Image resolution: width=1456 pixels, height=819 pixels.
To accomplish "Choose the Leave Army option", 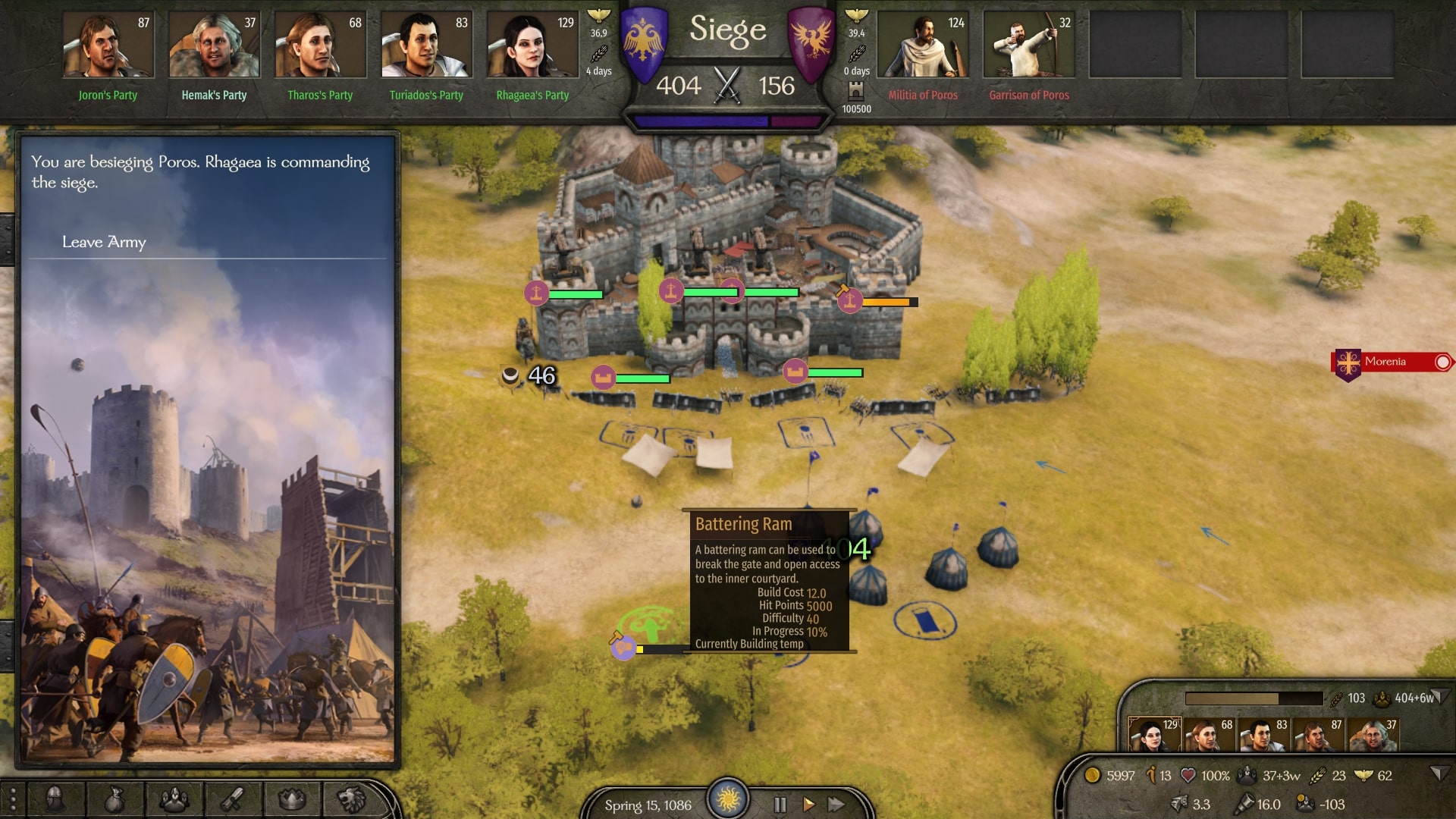I will click(104, 242).
